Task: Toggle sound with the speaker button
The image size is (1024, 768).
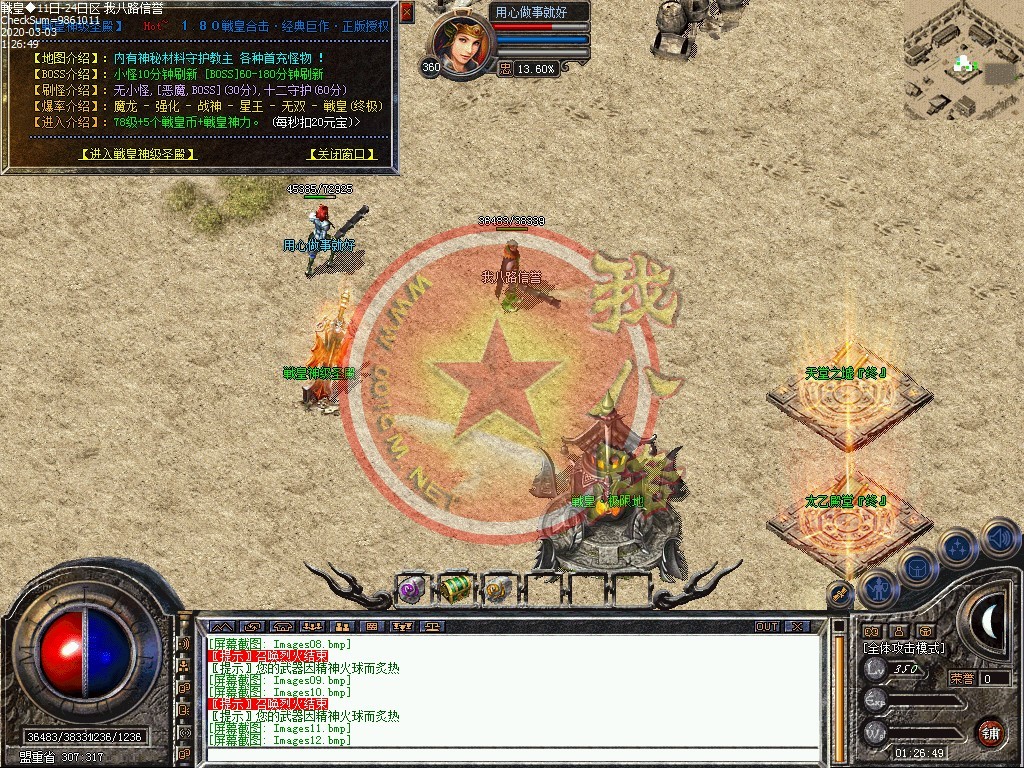Action: click(x=999, y=538)
